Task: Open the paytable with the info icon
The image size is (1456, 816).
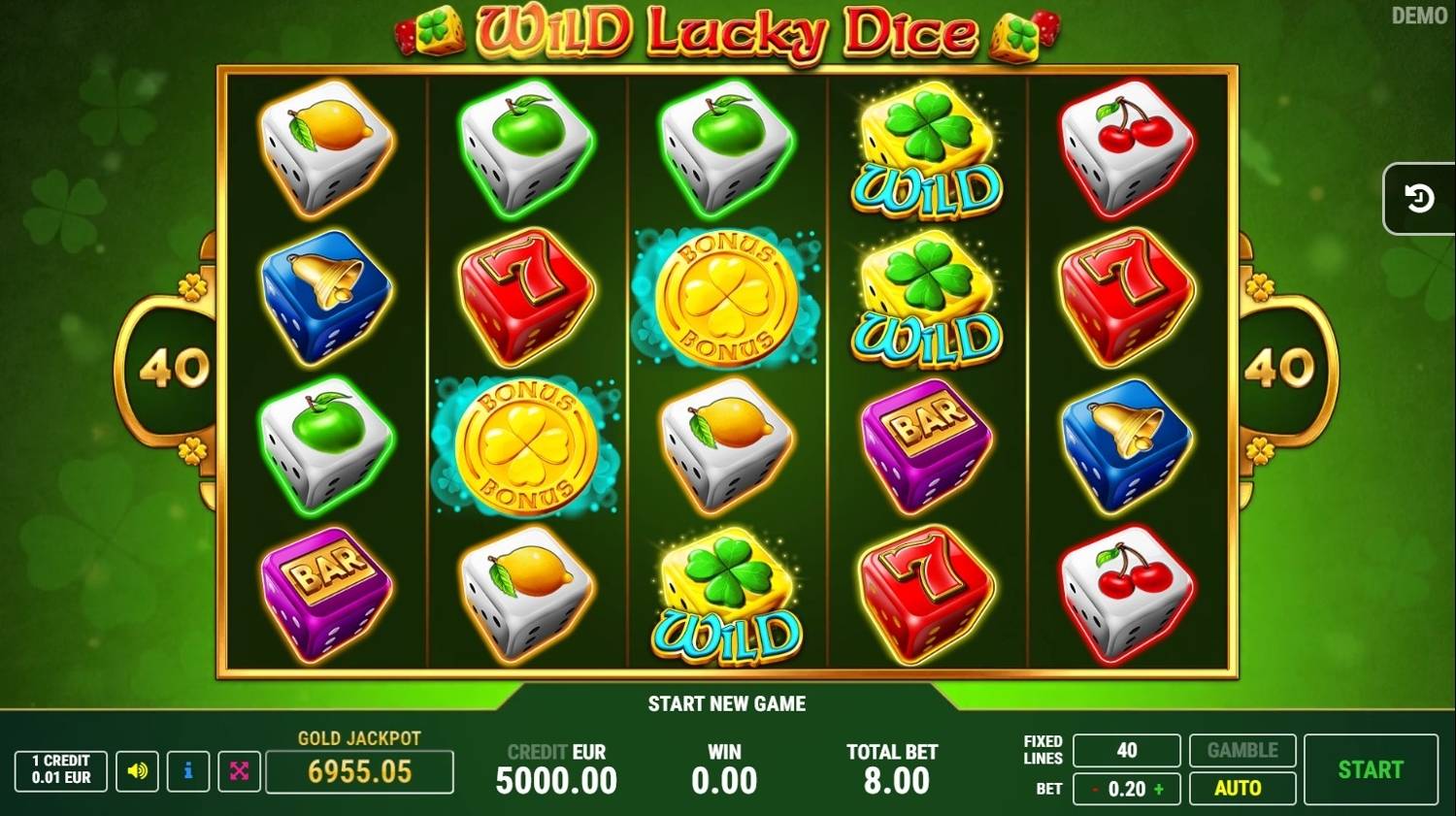Action: click(x=186, y=771)
